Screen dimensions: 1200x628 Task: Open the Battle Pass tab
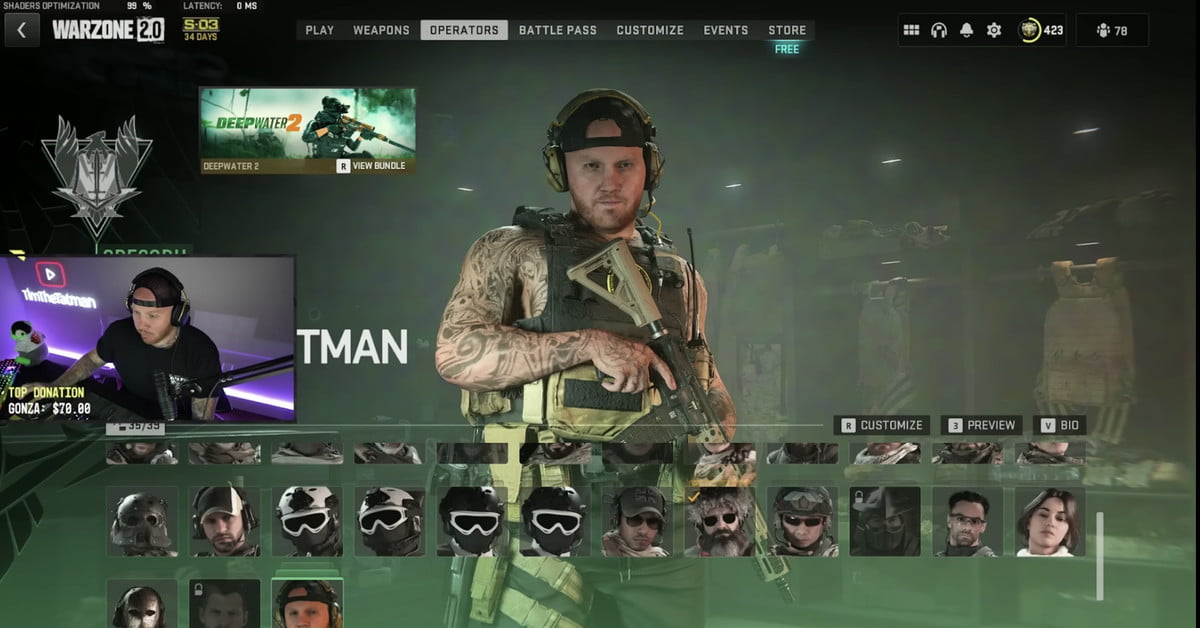coord(557,30)
